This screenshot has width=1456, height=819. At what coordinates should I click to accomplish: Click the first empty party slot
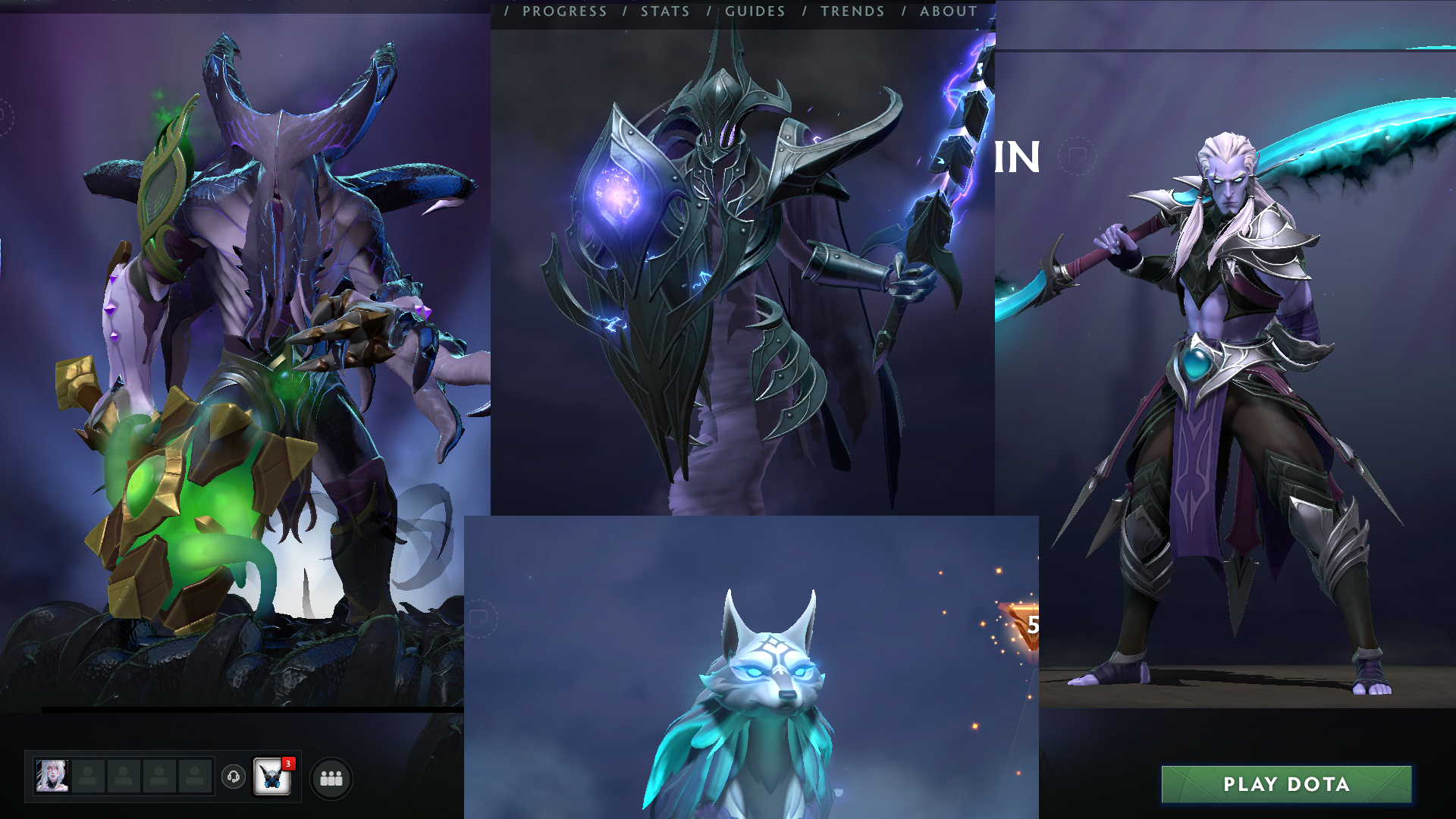click(x=86, y=777)
